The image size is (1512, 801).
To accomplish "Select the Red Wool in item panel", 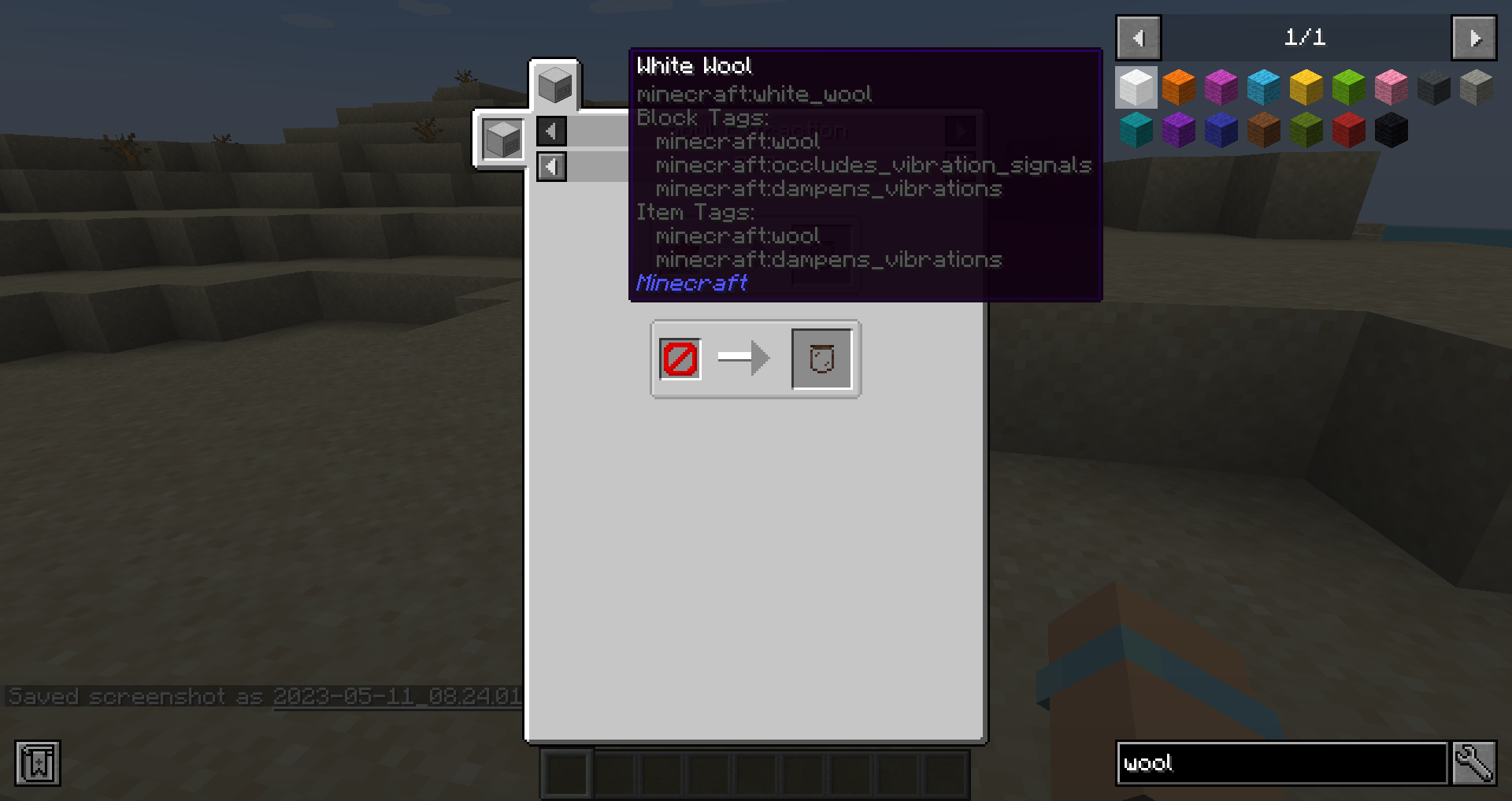I will (1348, 130).
